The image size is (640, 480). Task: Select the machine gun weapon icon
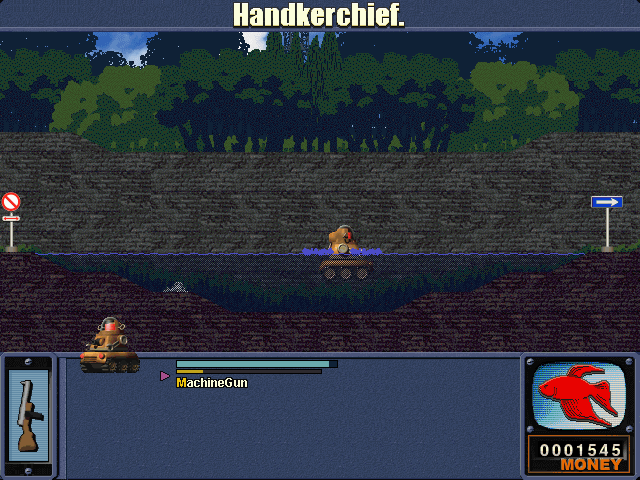[x=27, y=415]
